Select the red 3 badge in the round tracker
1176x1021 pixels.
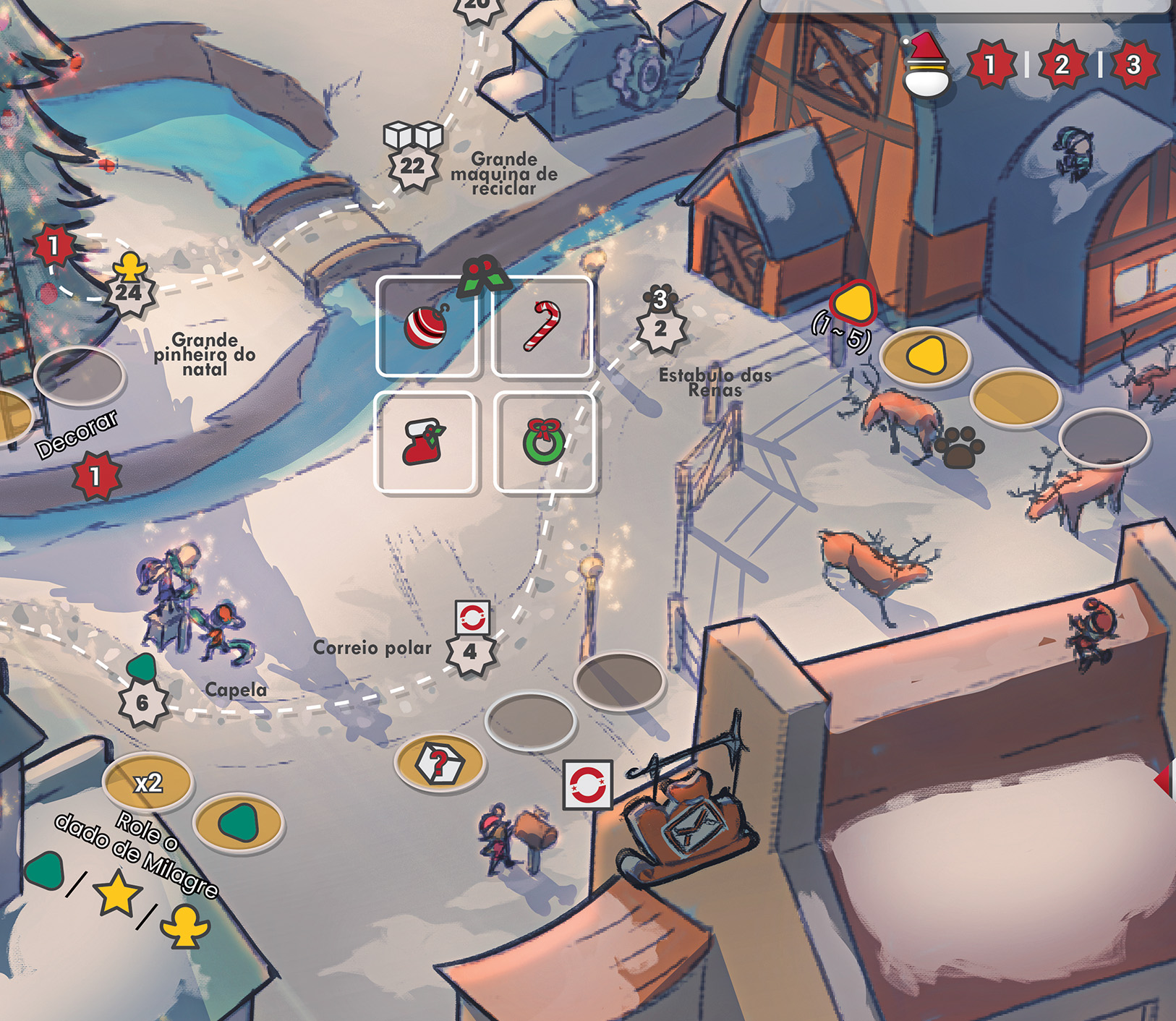pos(1133,65)
